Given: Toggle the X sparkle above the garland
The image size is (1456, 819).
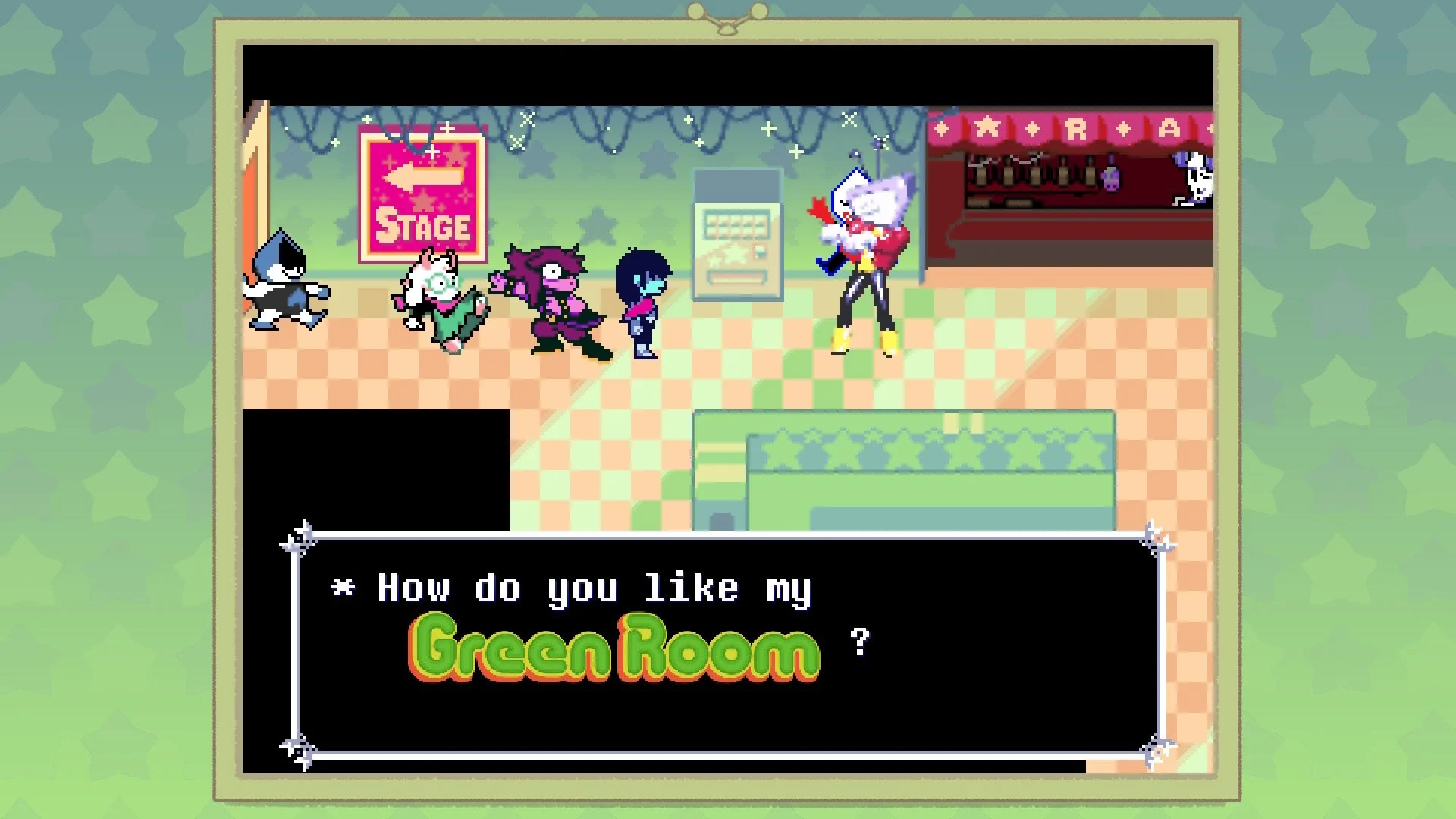Looking at the screenshot, I should click(x=849, y=120).
